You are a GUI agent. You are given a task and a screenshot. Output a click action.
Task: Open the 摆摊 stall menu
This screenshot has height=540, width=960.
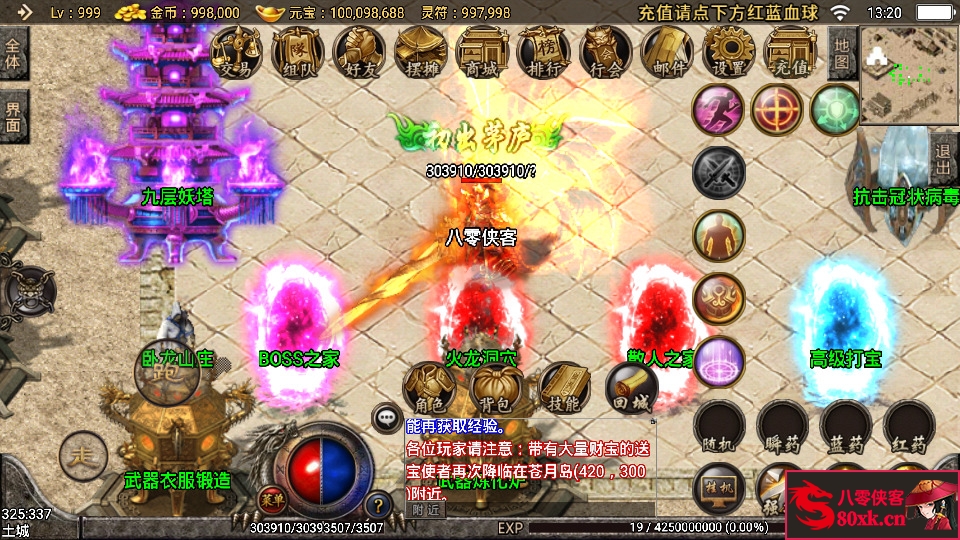pyautogui.click(x=421, y=51)
